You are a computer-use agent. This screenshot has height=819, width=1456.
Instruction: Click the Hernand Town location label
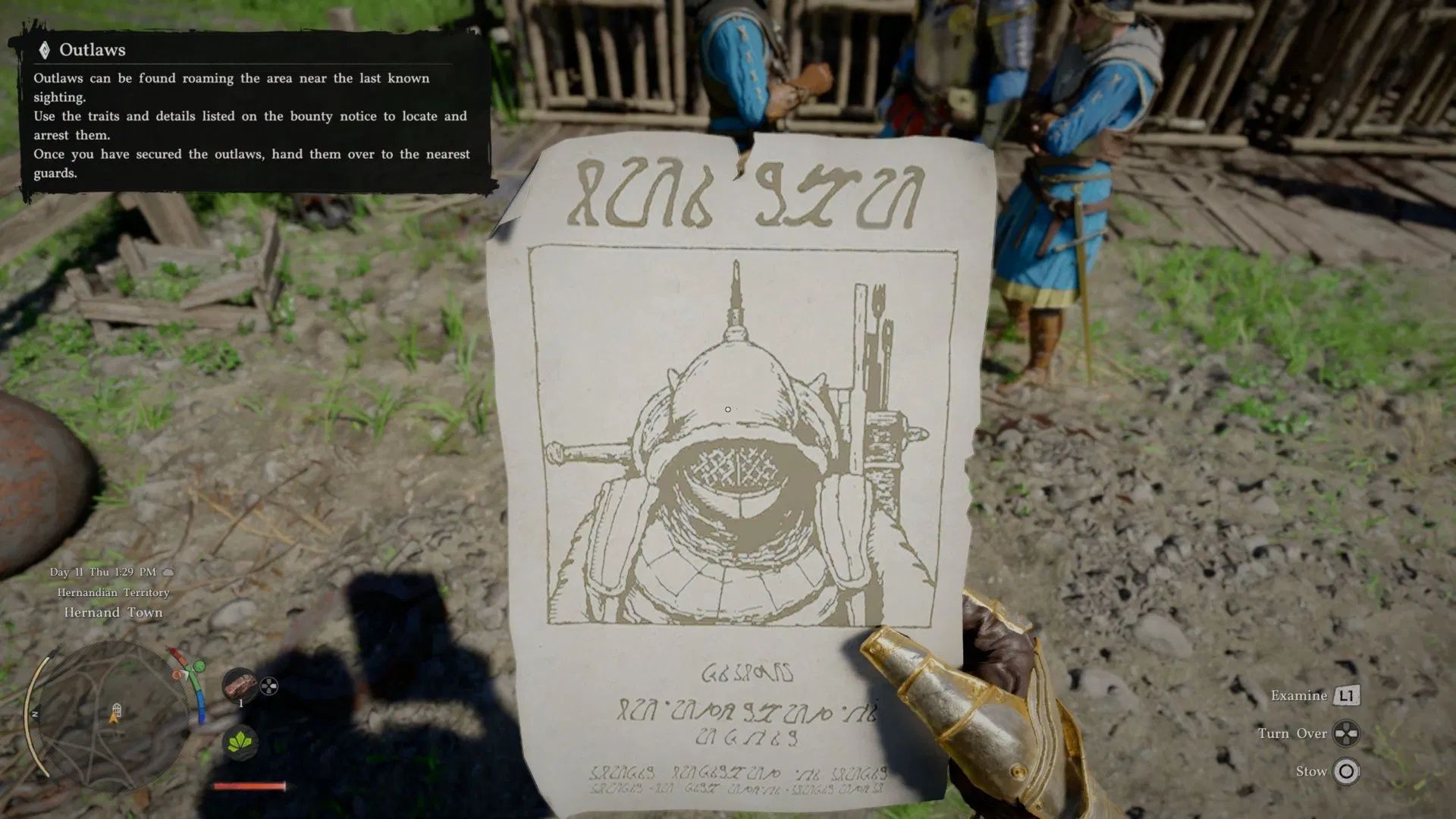pos(112,612)
